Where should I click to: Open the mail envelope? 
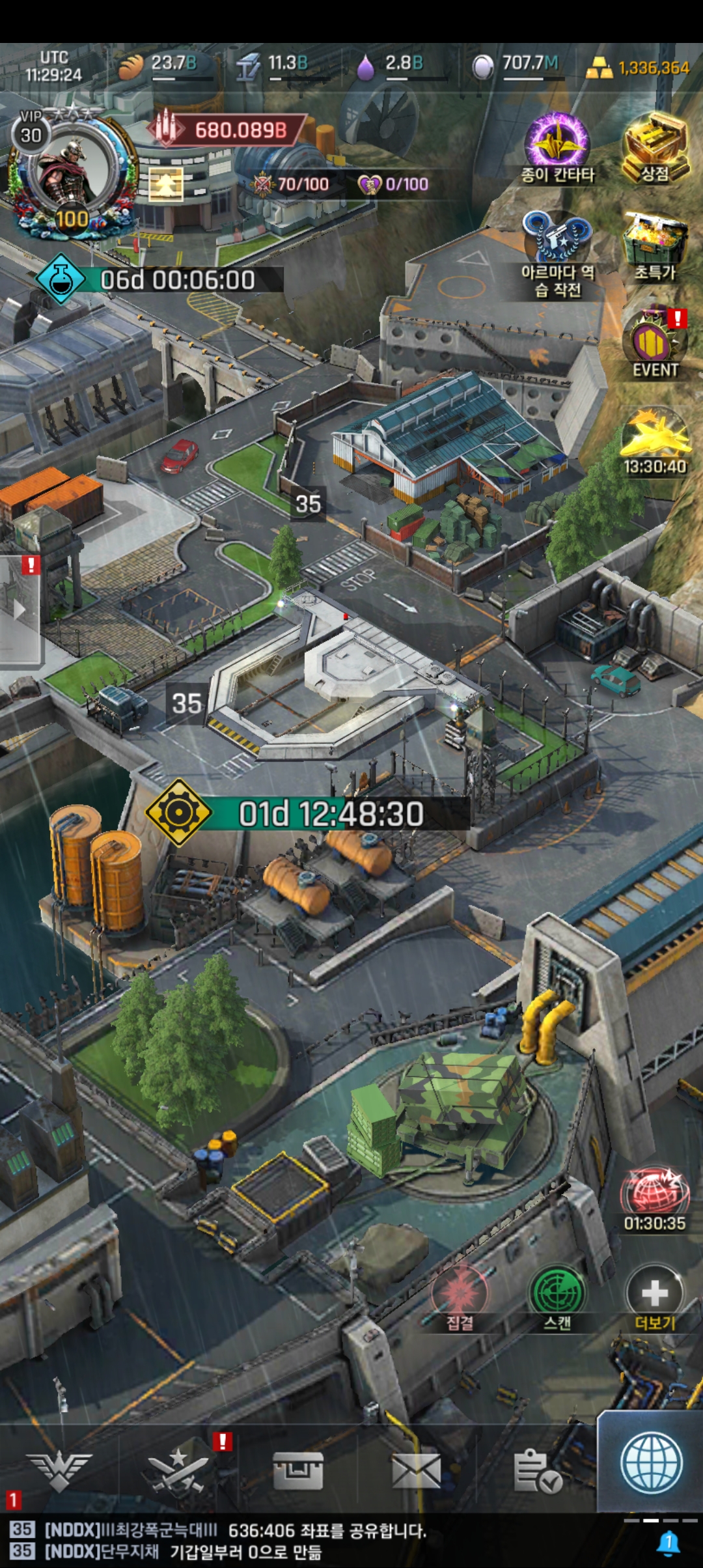click(x=417, y=1470)
